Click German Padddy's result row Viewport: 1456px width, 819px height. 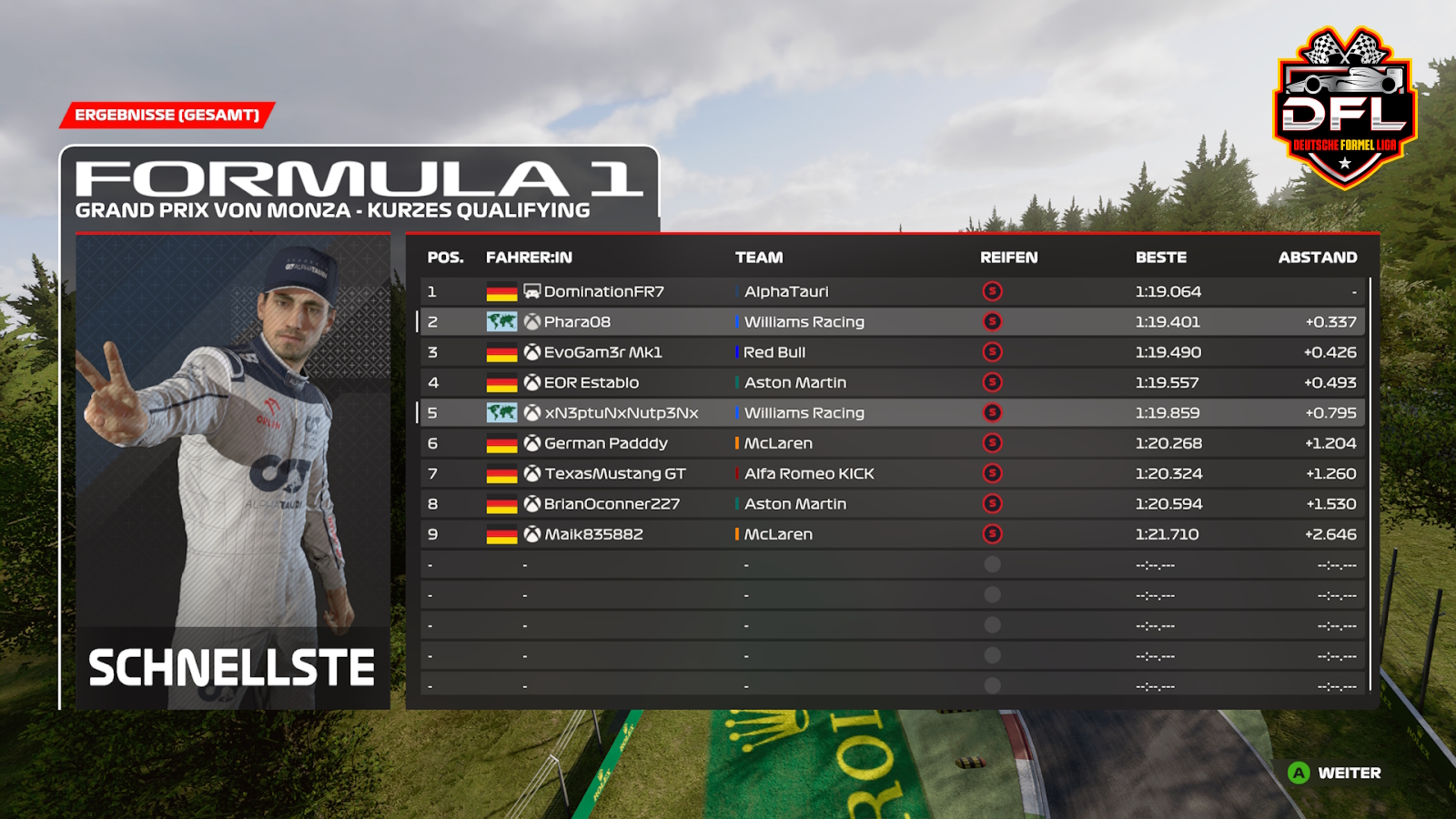click(605, 443)
